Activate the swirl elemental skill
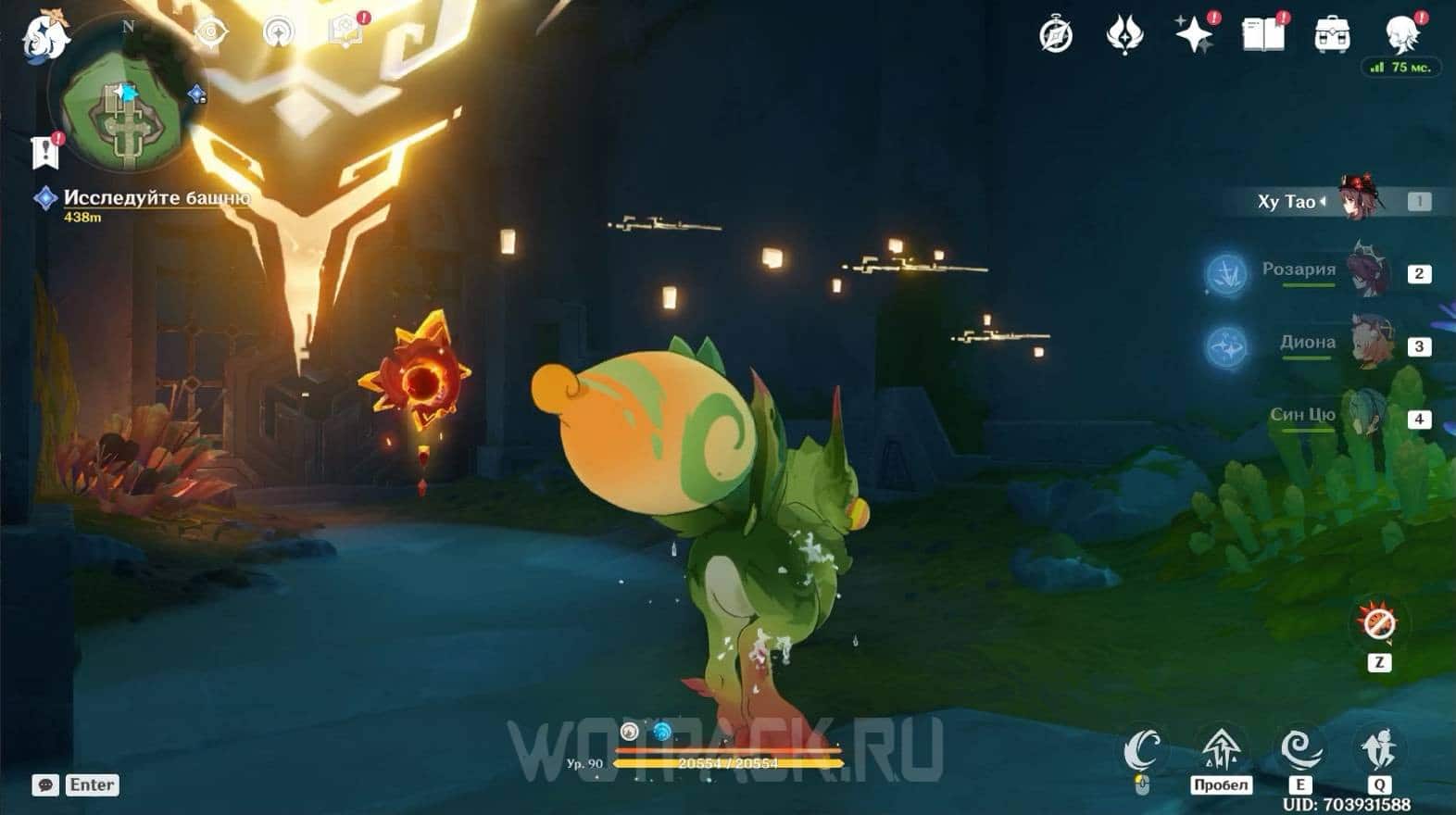This screenshot has height=815, width=1456. (x=1299, y=748)
